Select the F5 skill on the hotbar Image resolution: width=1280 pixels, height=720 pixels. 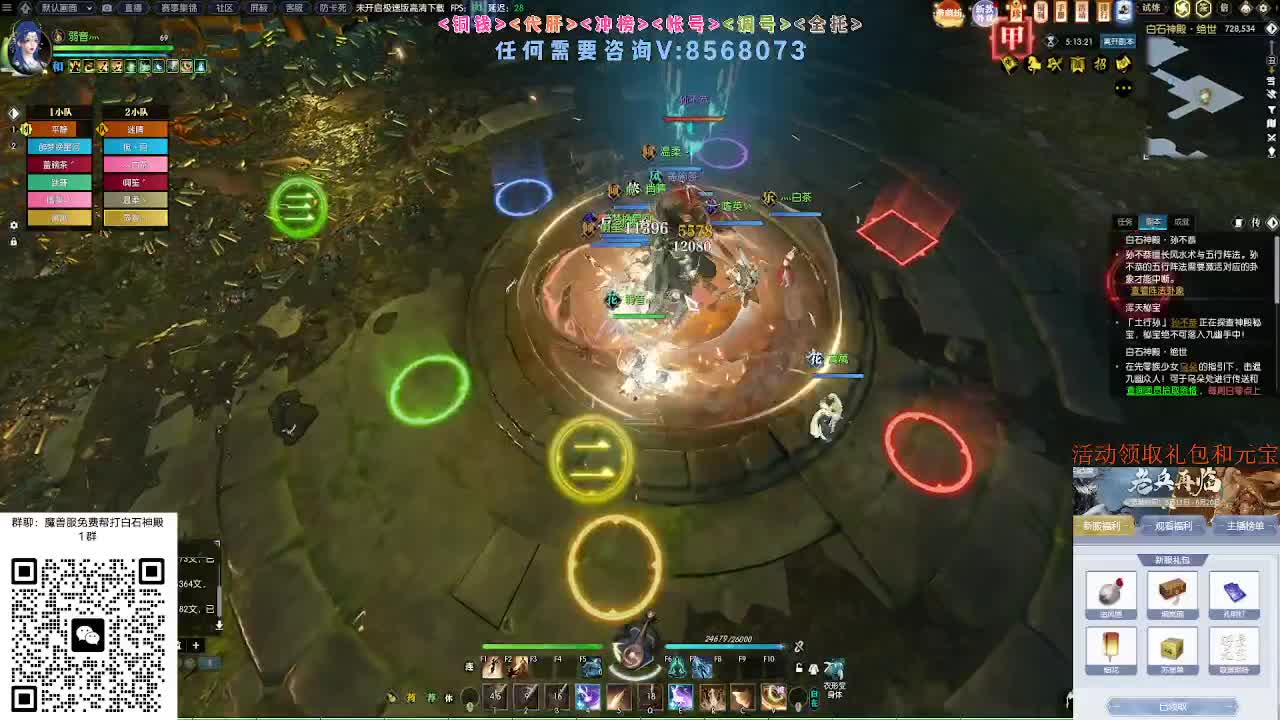coord(589,668)
